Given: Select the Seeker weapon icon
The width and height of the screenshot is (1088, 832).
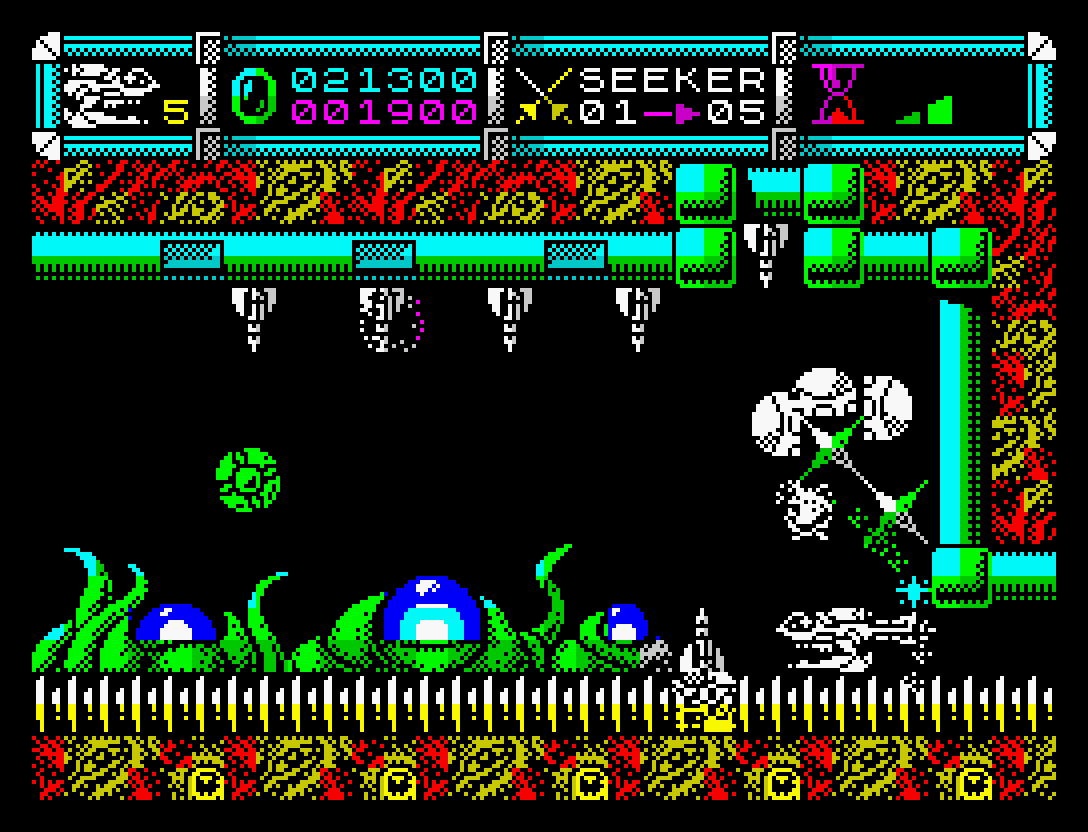Looking at the screenshot, I should [541, 95].
